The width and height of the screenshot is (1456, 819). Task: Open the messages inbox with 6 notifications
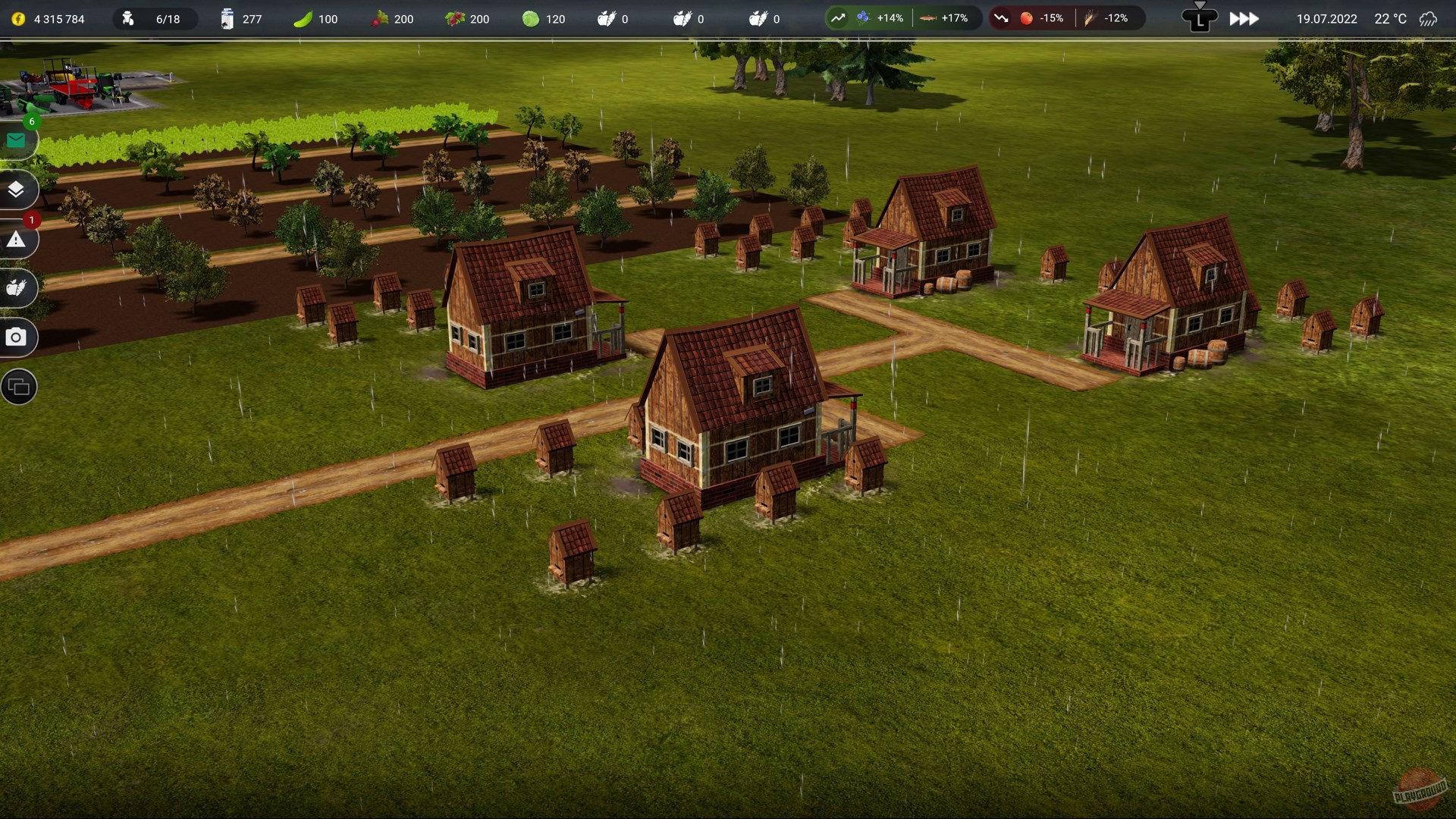point(17,140)
